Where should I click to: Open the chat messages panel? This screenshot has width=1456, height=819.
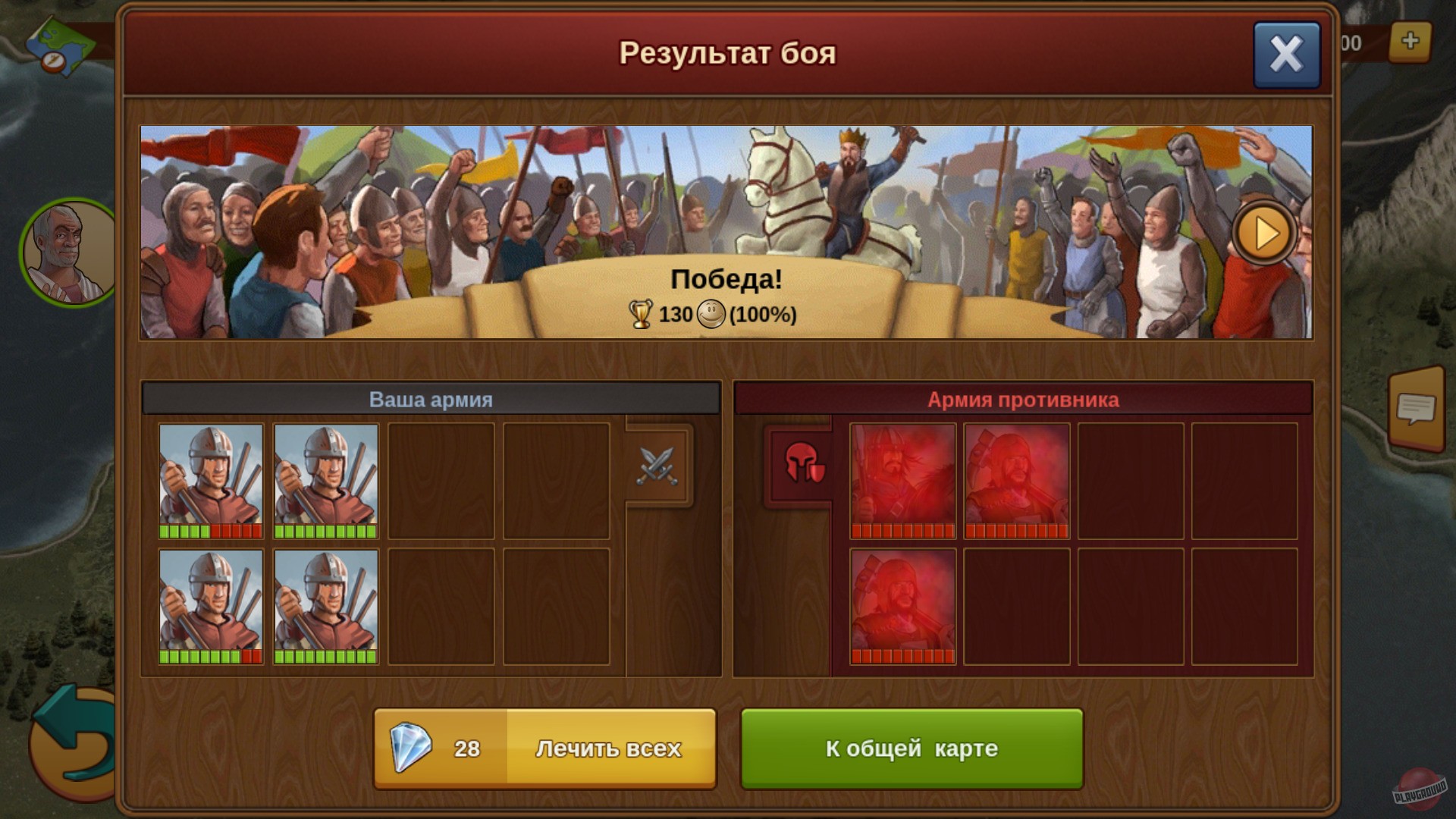1417,409
